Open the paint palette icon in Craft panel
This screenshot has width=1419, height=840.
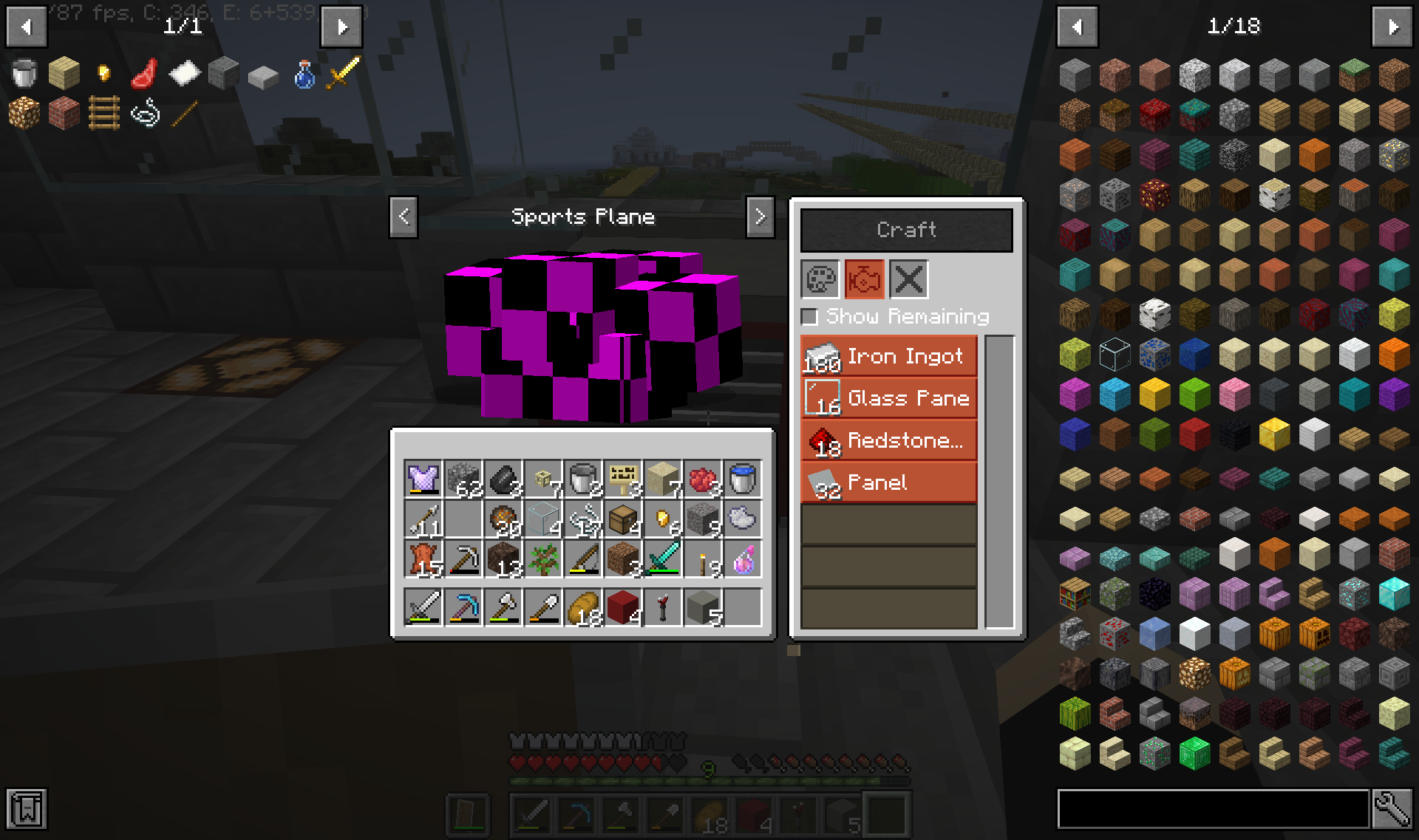(x=820, y=279)
